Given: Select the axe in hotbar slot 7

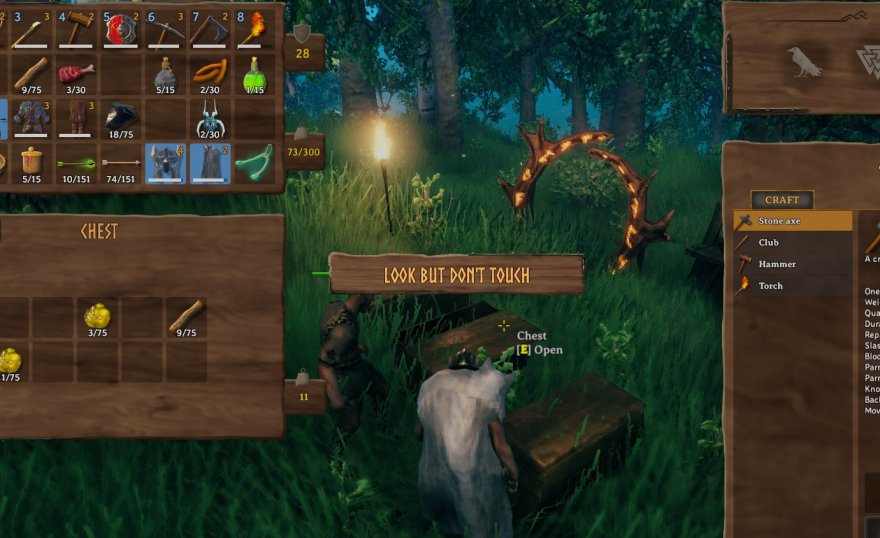Looking at the screenshot, I should [211, 29].
